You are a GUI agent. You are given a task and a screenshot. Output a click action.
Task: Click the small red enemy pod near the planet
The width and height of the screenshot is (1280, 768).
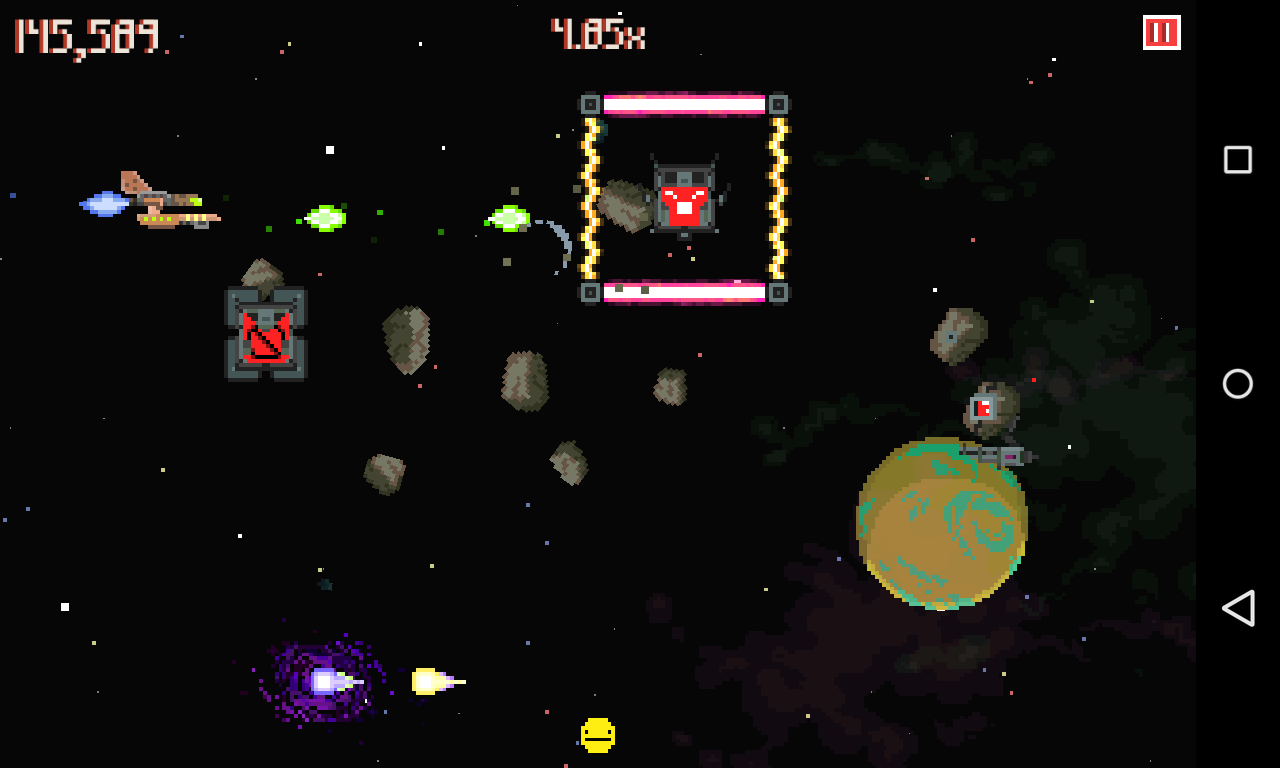coord(982,406)
